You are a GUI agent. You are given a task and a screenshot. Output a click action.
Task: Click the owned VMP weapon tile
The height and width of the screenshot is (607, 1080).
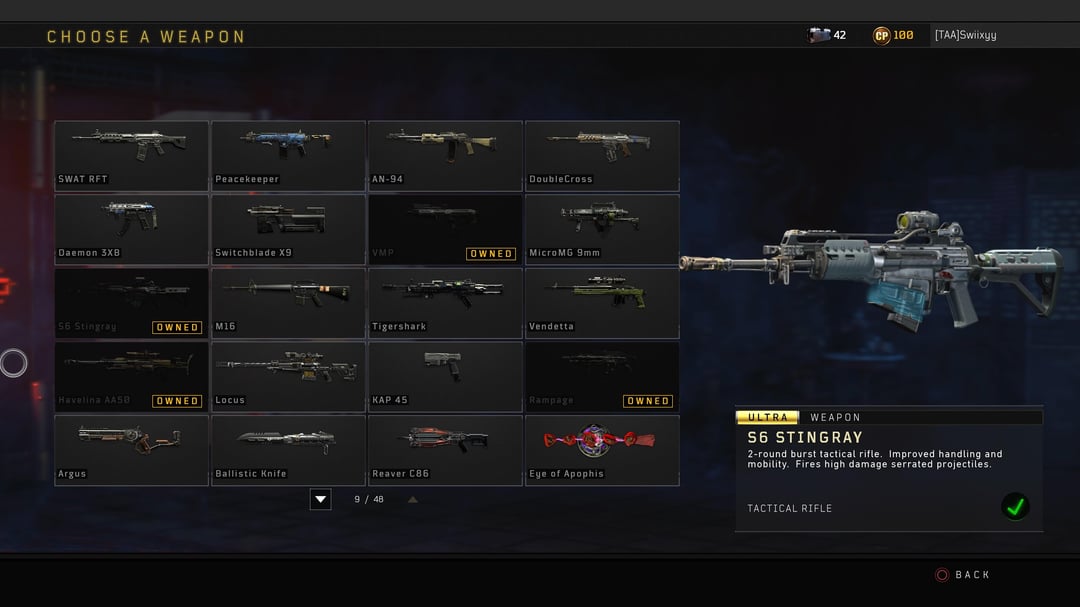(x=445, y=229)
